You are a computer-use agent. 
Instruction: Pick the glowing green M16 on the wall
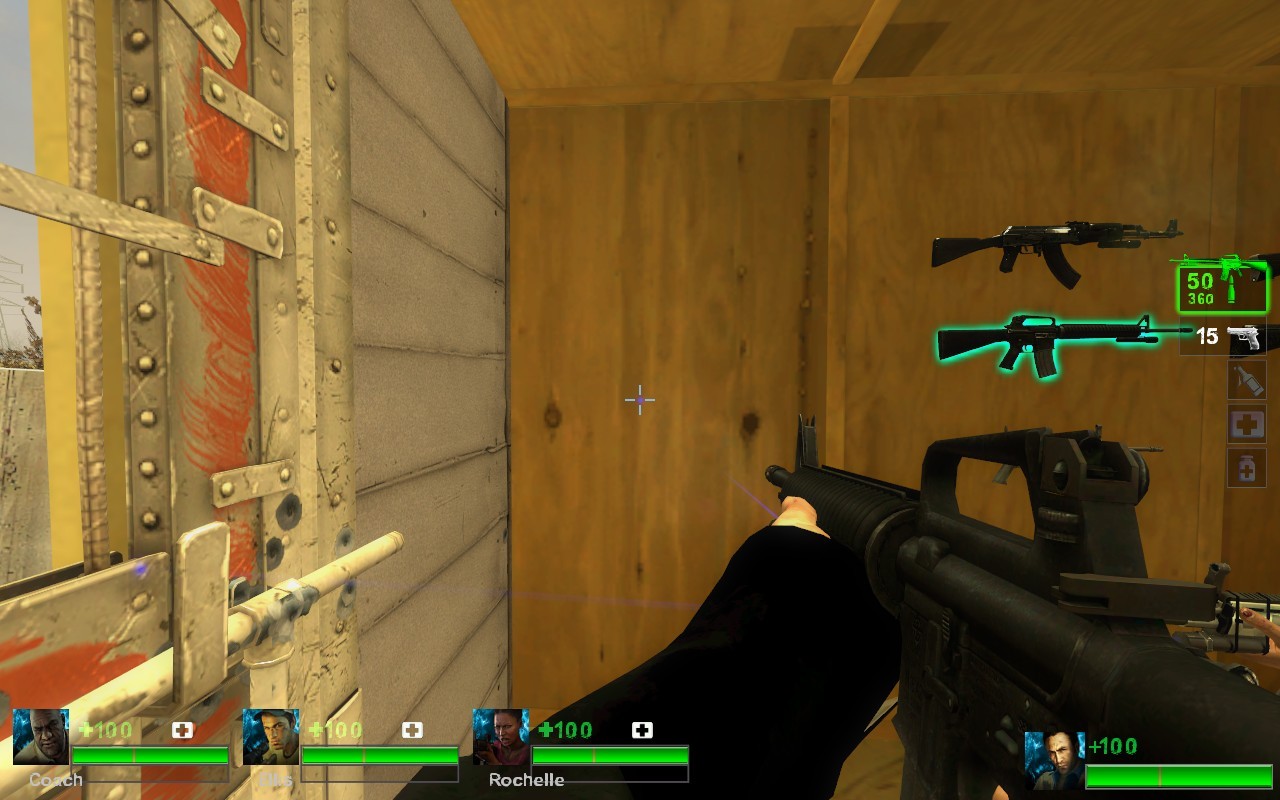pyautogui.click(x=1040, y=340)
